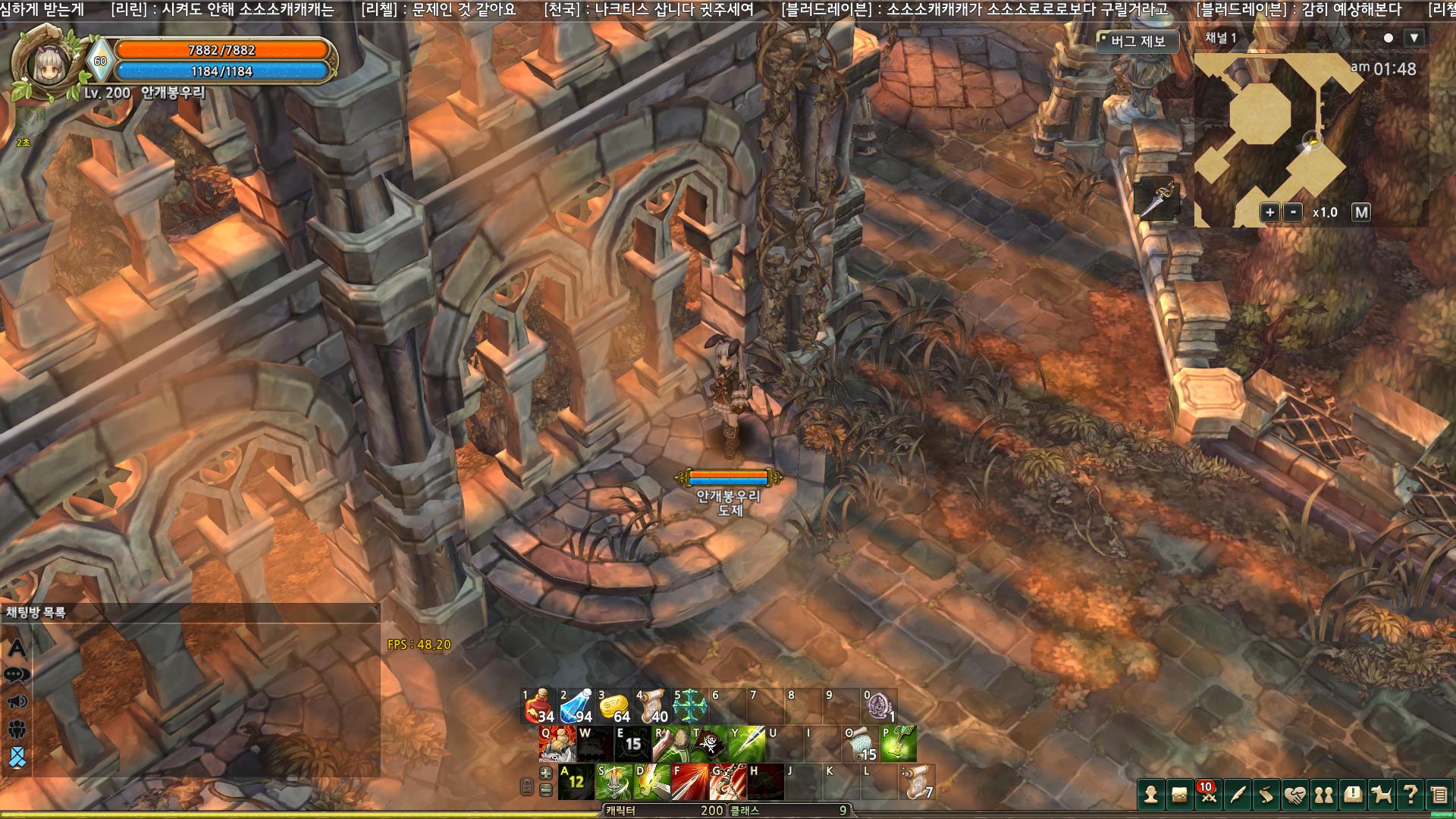Select the gold bar item slot
Viewport: 1456px width, 819px height.
(615, 706)
